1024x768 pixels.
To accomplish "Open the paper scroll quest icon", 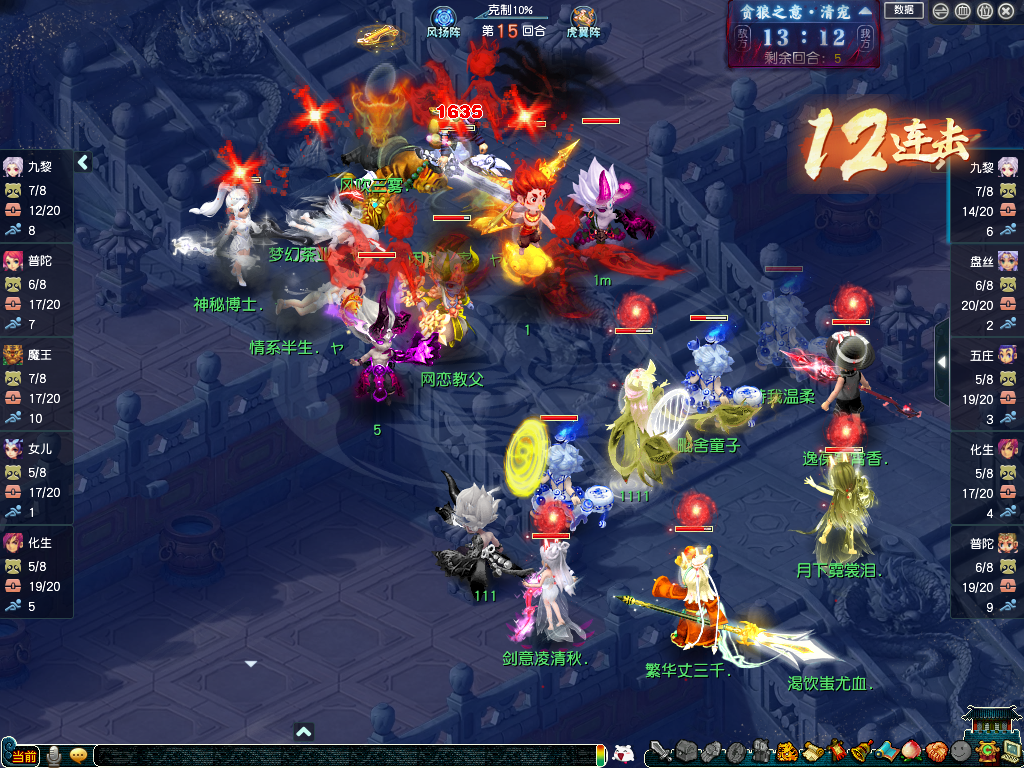I will 812,752.
